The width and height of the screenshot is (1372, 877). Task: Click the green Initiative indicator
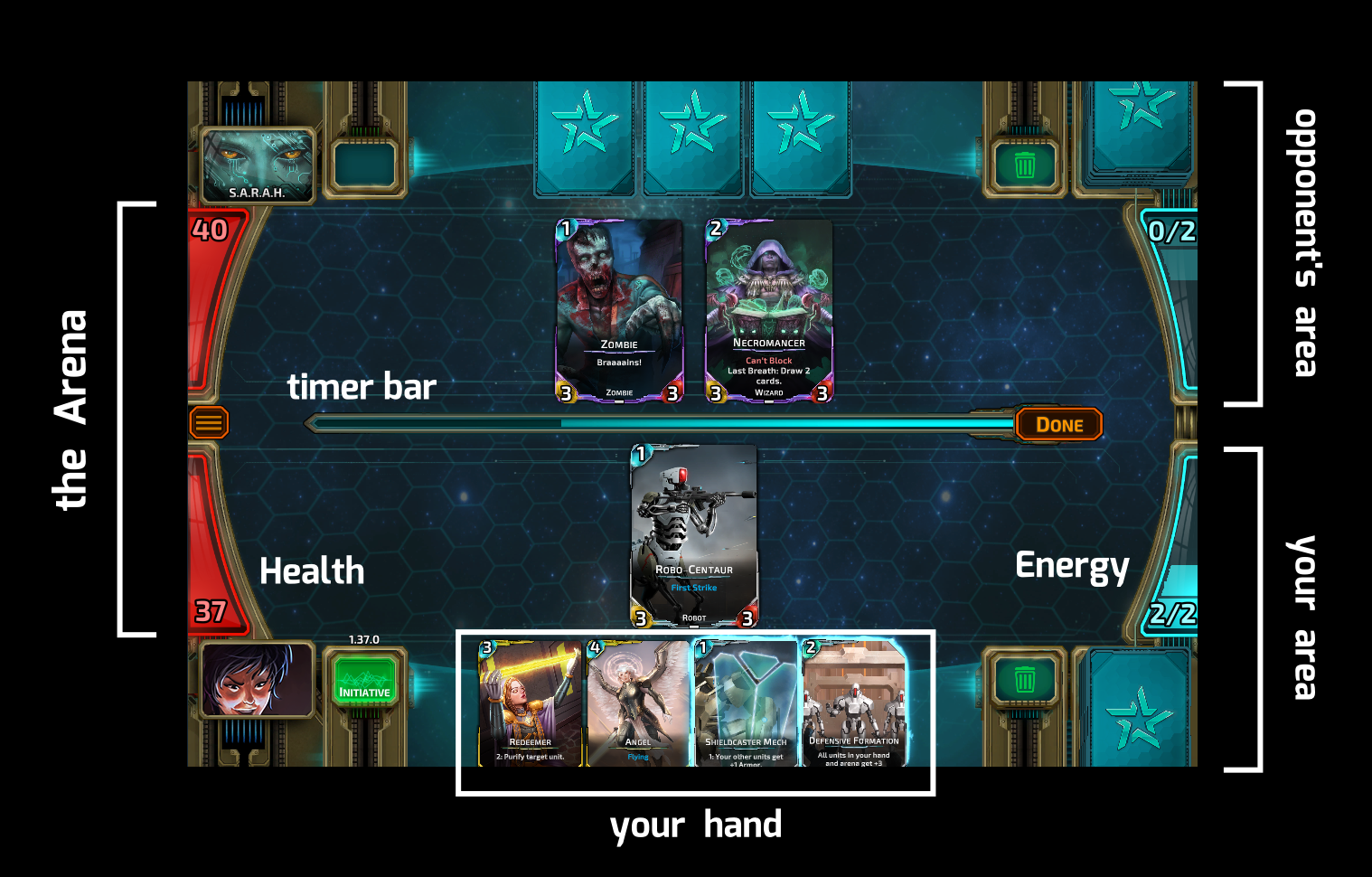pos(364,680)
